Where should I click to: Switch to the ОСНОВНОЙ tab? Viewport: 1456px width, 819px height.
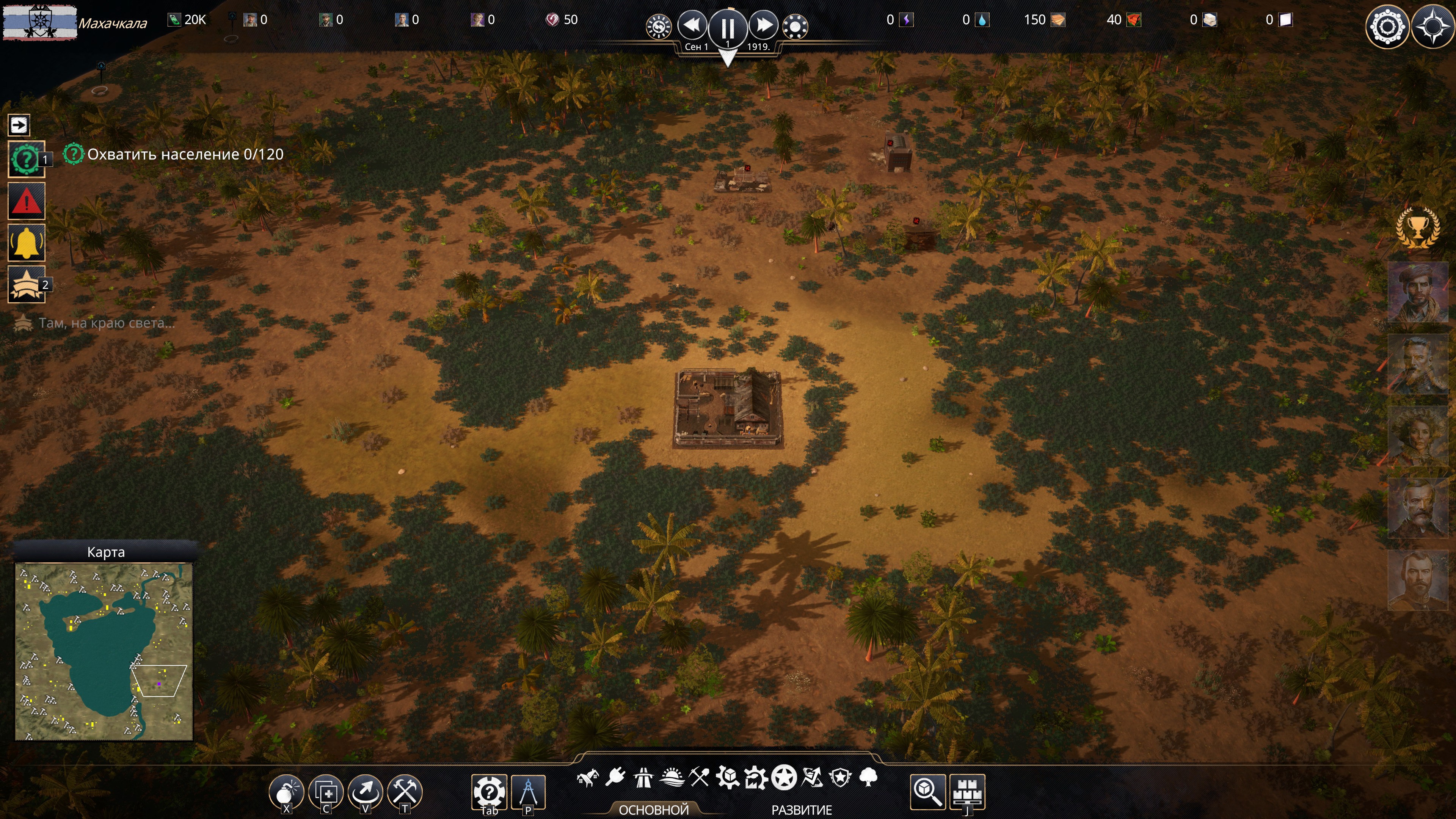[x=653, y=810]
